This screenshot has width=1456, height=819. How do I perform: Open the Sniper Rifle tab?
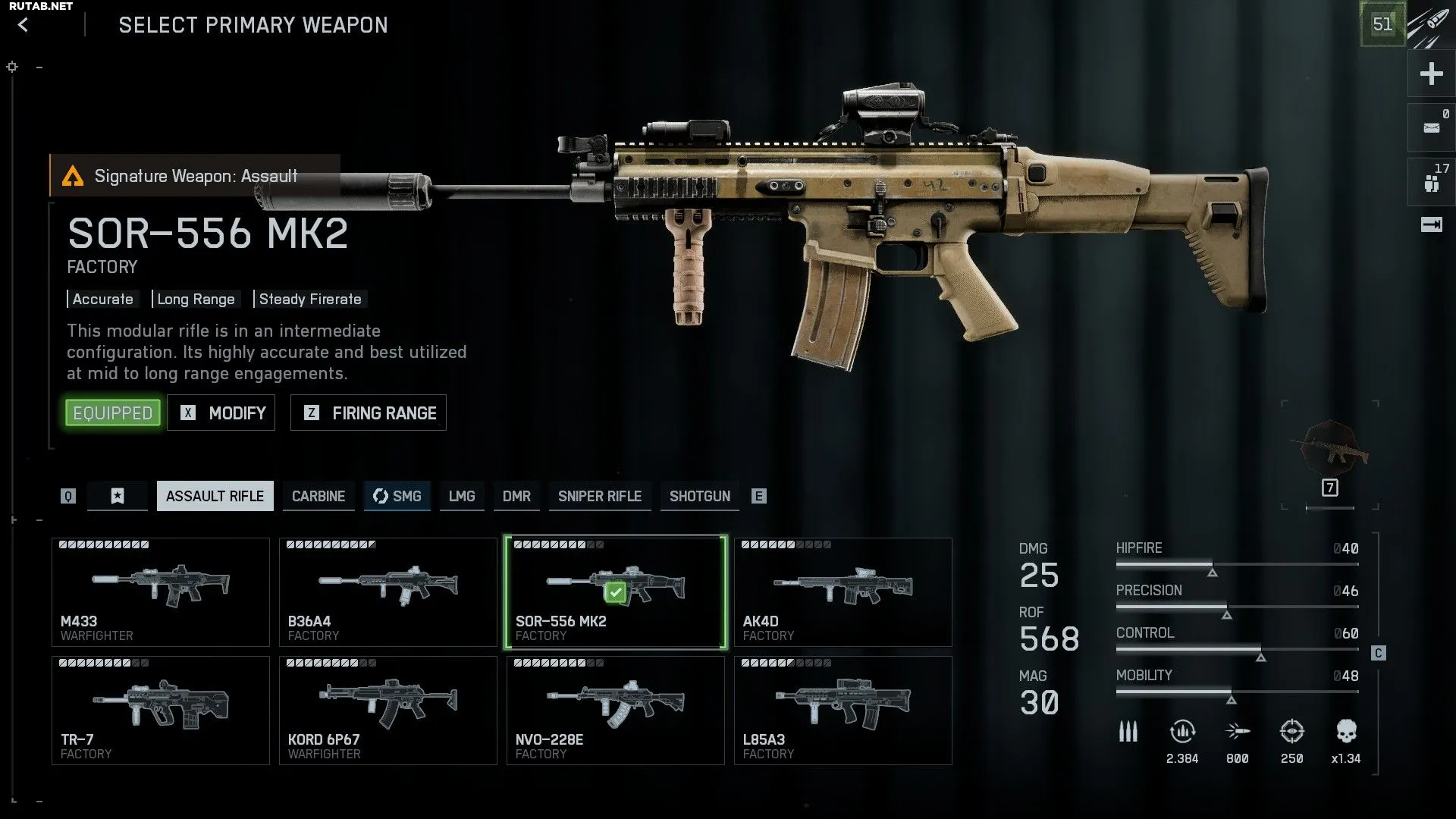(x=600, y=496)
